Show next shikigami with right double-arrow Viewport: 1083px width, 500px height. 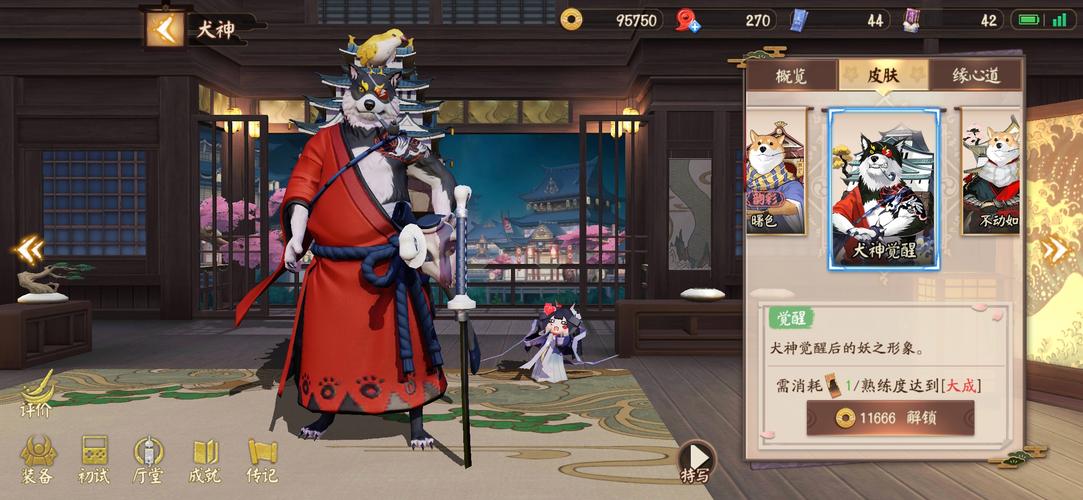pyautogui.click(x=1055, y=249)
